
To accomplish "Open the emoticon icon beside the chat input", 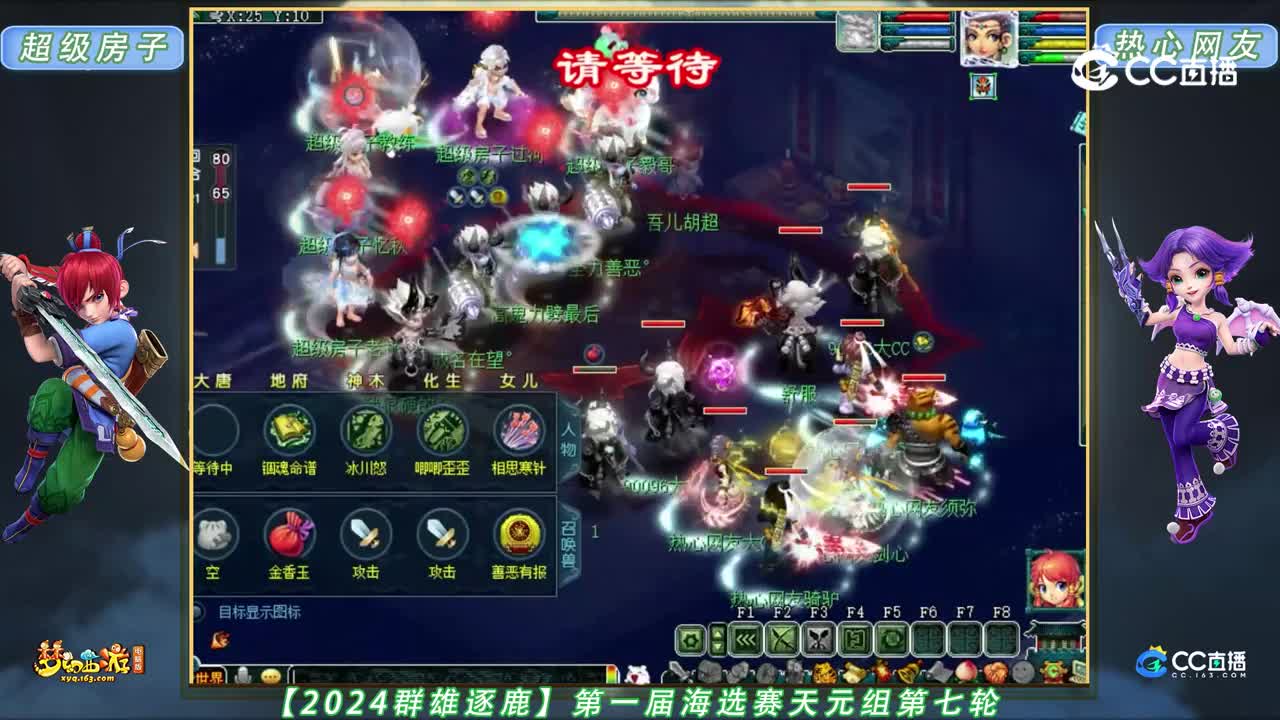I will [270, 674].
